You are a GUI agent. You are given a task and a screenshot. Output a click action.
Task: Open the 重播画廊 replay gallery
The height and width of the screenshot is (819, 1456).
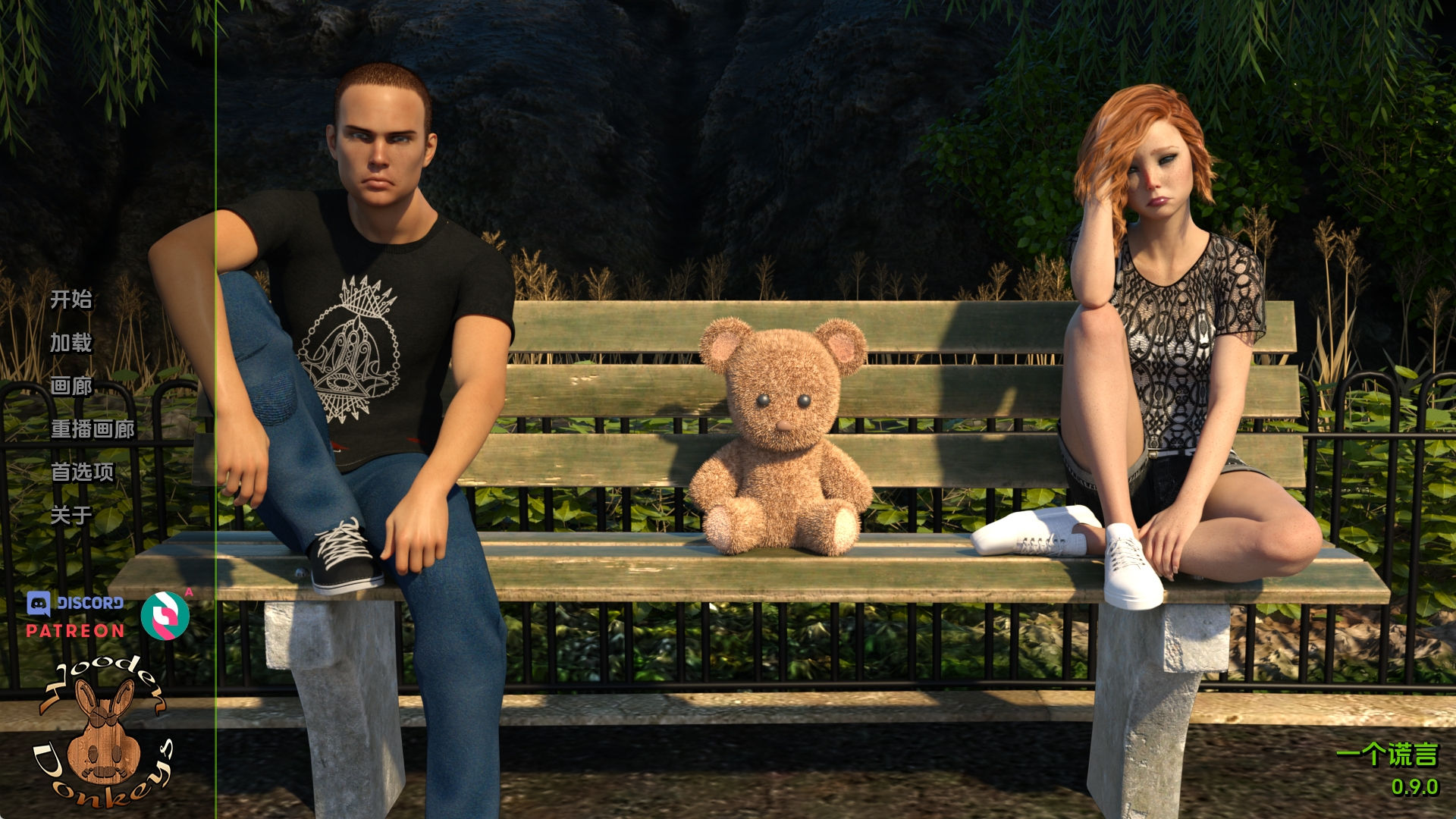tap(93, 429)
